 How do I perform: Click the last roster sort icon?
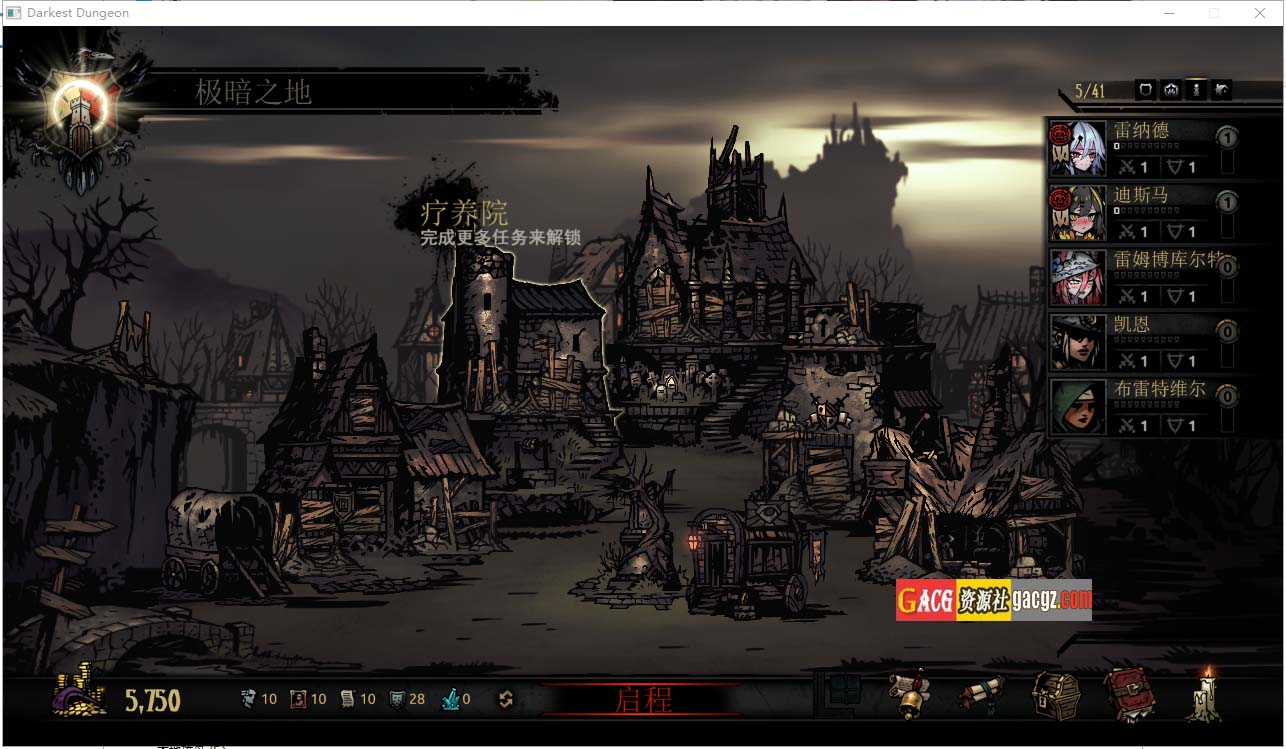point(1221,90)
